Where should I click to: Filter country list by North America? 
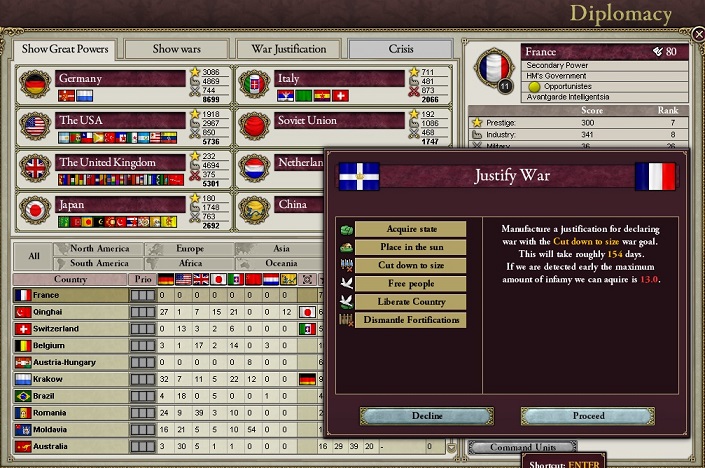[x=101, y=249]
